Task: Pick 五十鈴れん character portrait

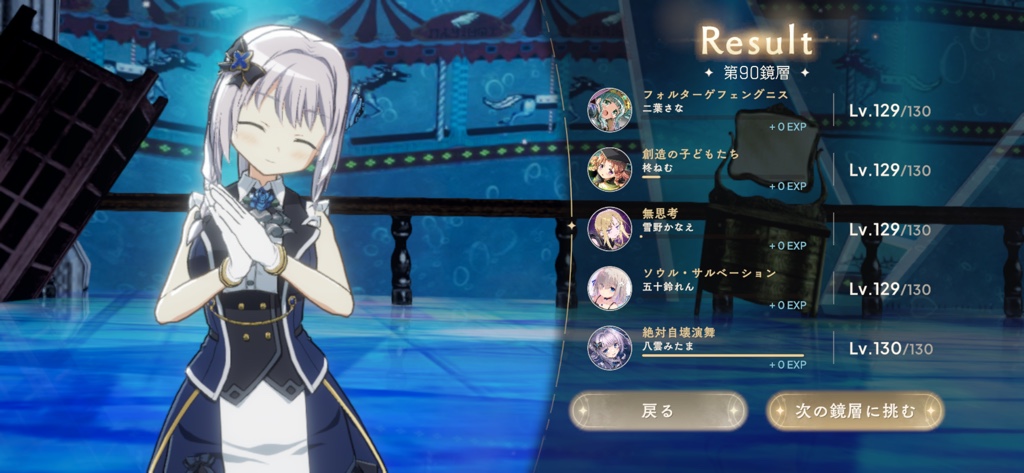Action: click(x=609, y=288)
